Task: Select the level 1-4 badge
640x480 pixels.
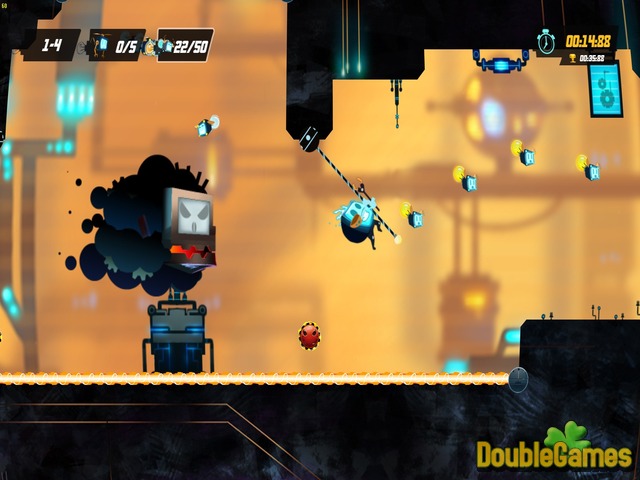Action: pos(51,45)
